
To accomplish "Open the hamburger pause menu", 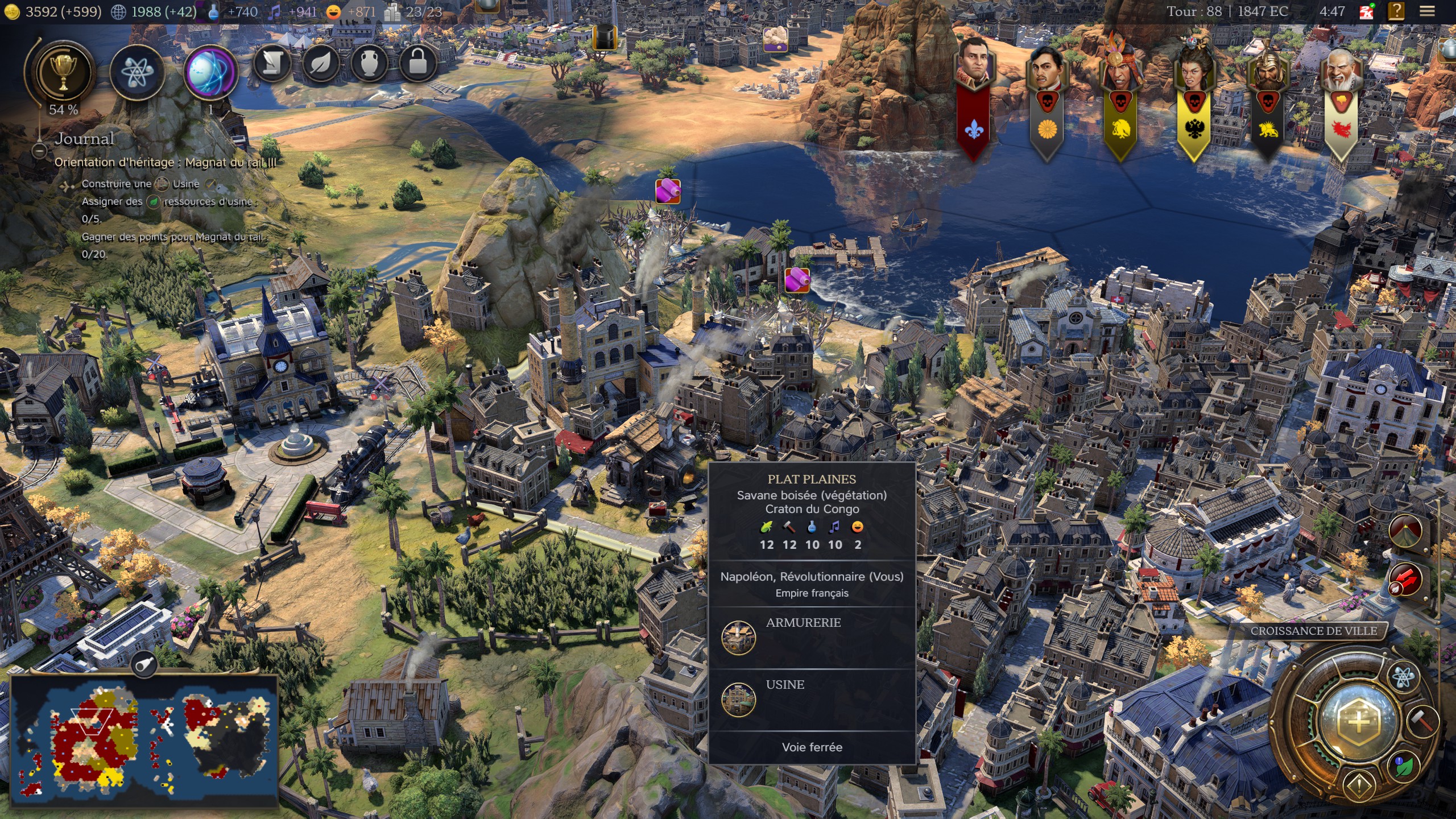I will pos(1427,11).
